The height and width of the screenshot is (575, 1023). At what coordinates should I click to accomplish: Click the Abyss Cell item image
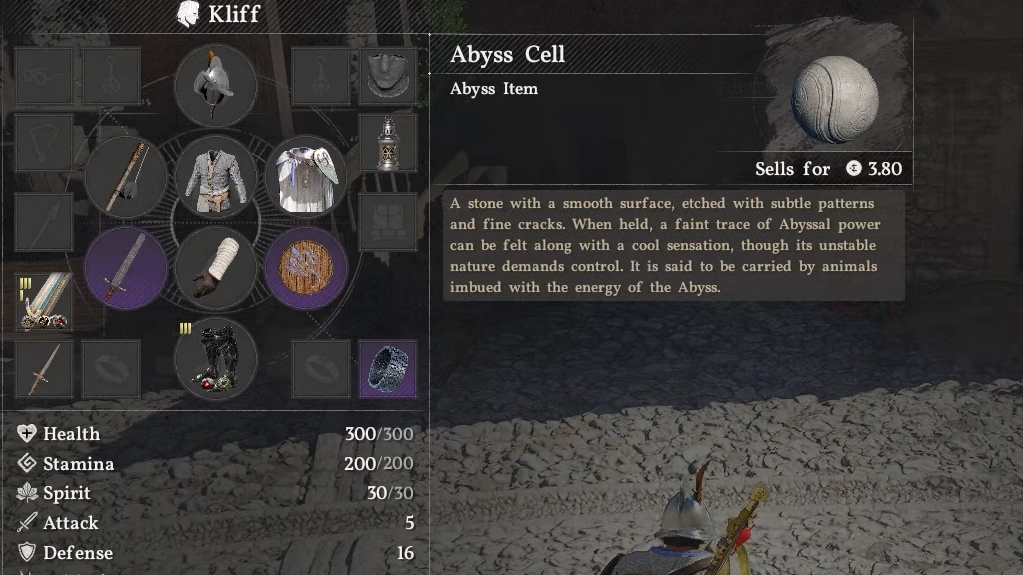pos(834,99)
